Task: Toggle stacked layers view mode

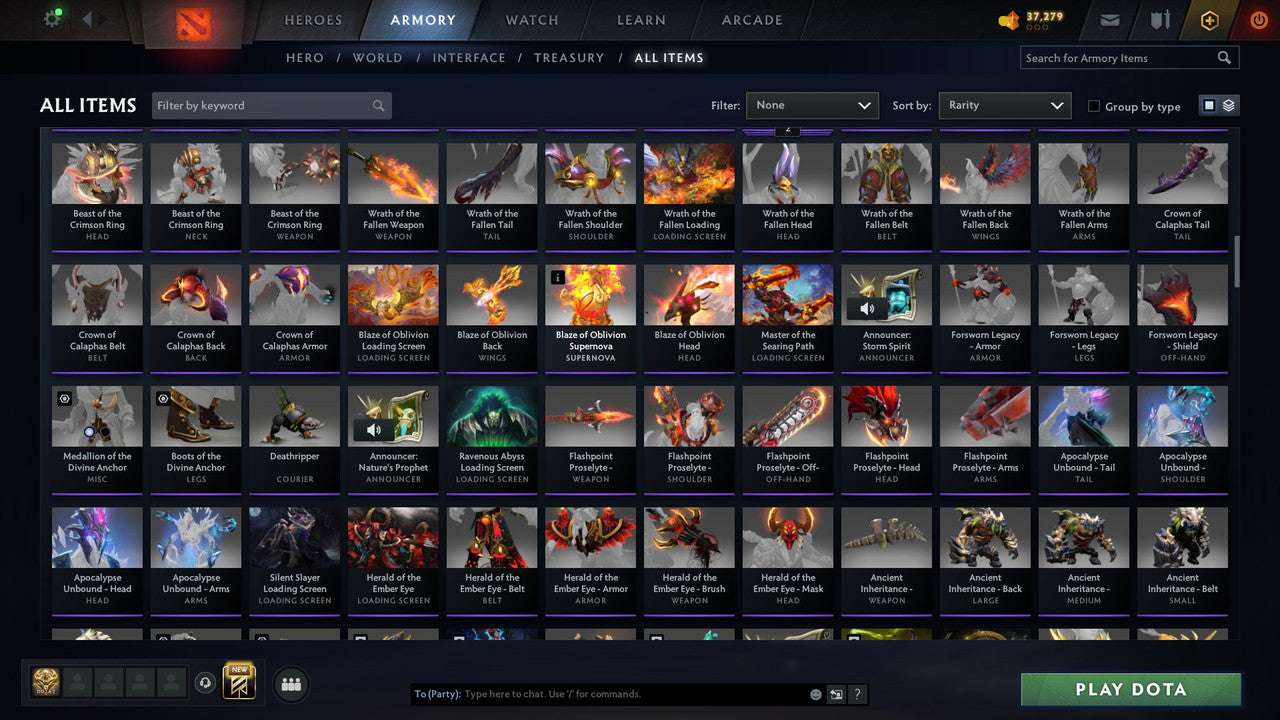Action: tap(1227, 105)
